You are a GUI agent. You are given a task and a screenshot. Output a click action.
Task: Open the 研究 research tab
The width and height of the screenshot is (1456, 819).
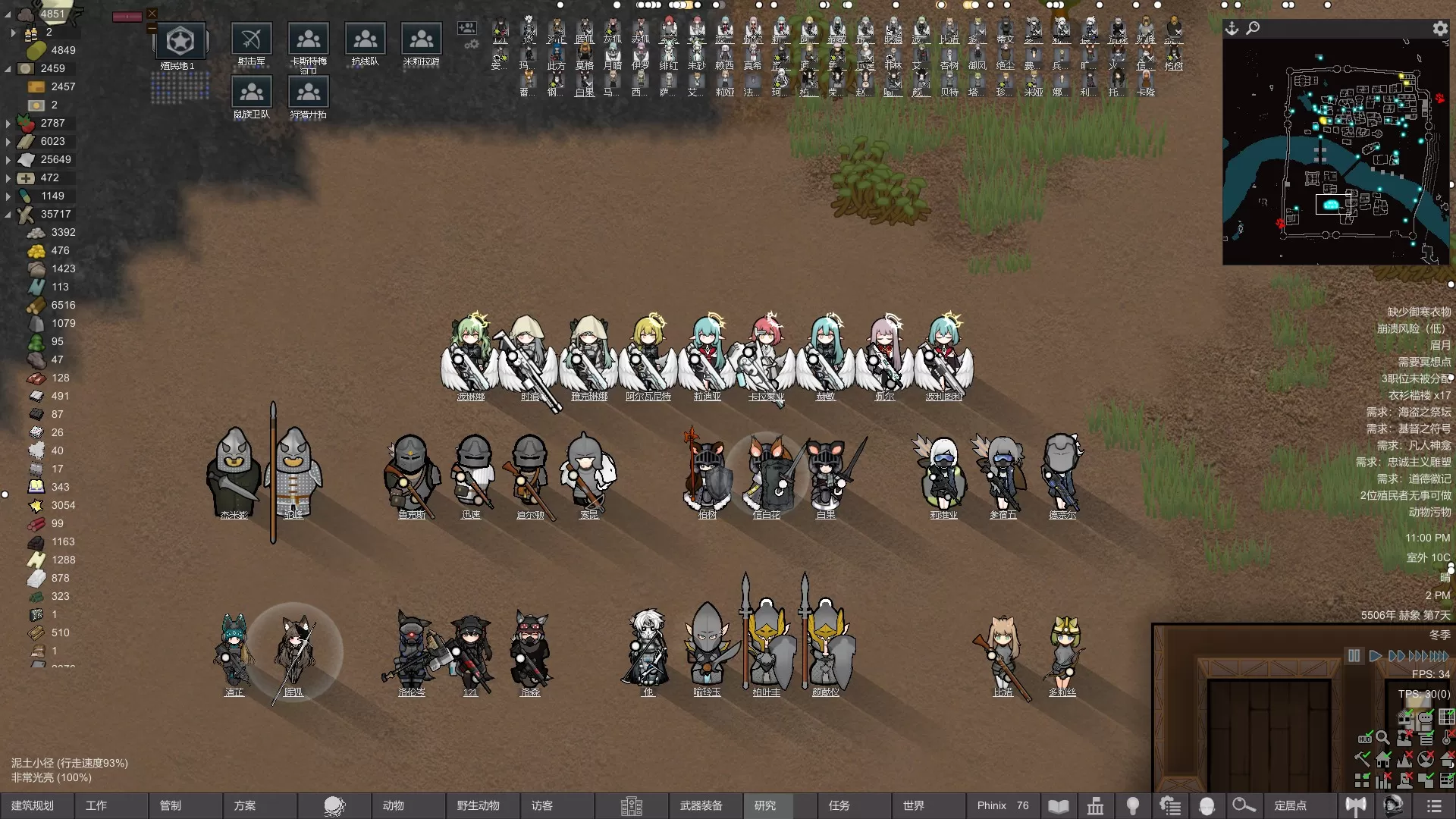(x=765, y=805)
